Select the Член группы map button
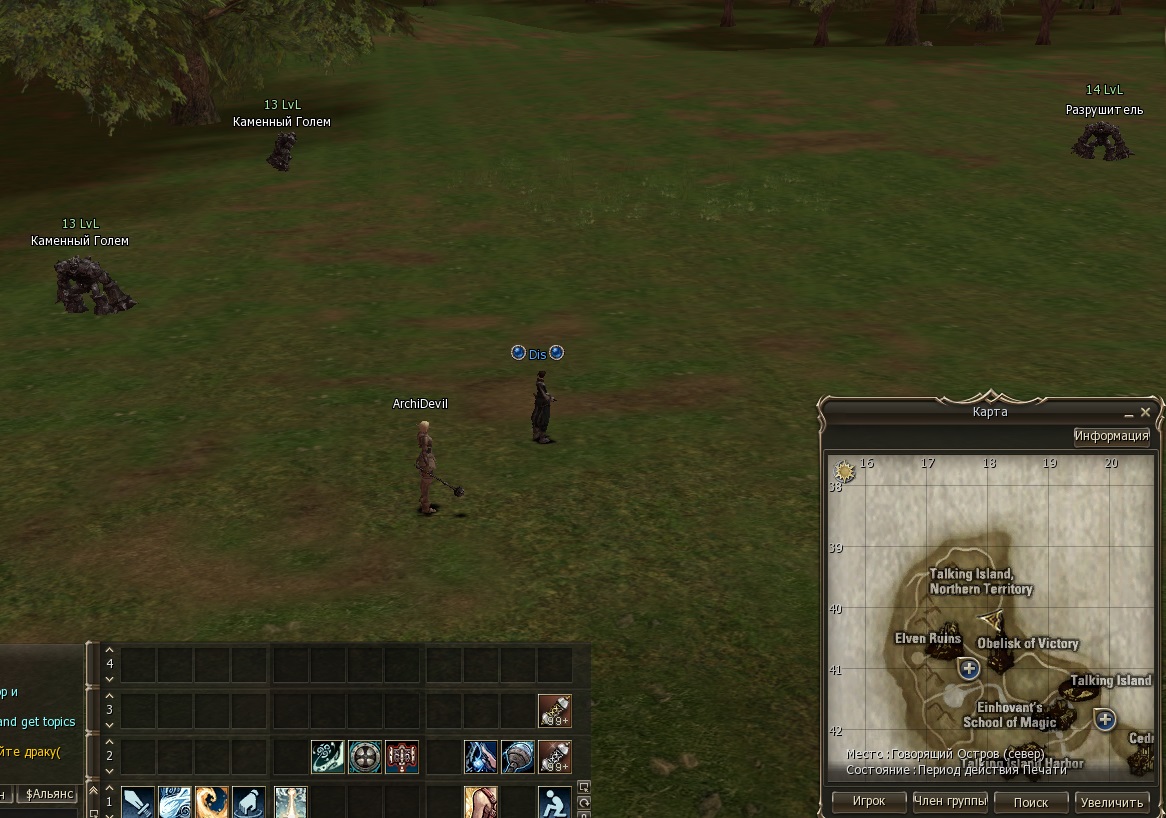The width and height of the screenshot is (1166, 818). [950, 802]
